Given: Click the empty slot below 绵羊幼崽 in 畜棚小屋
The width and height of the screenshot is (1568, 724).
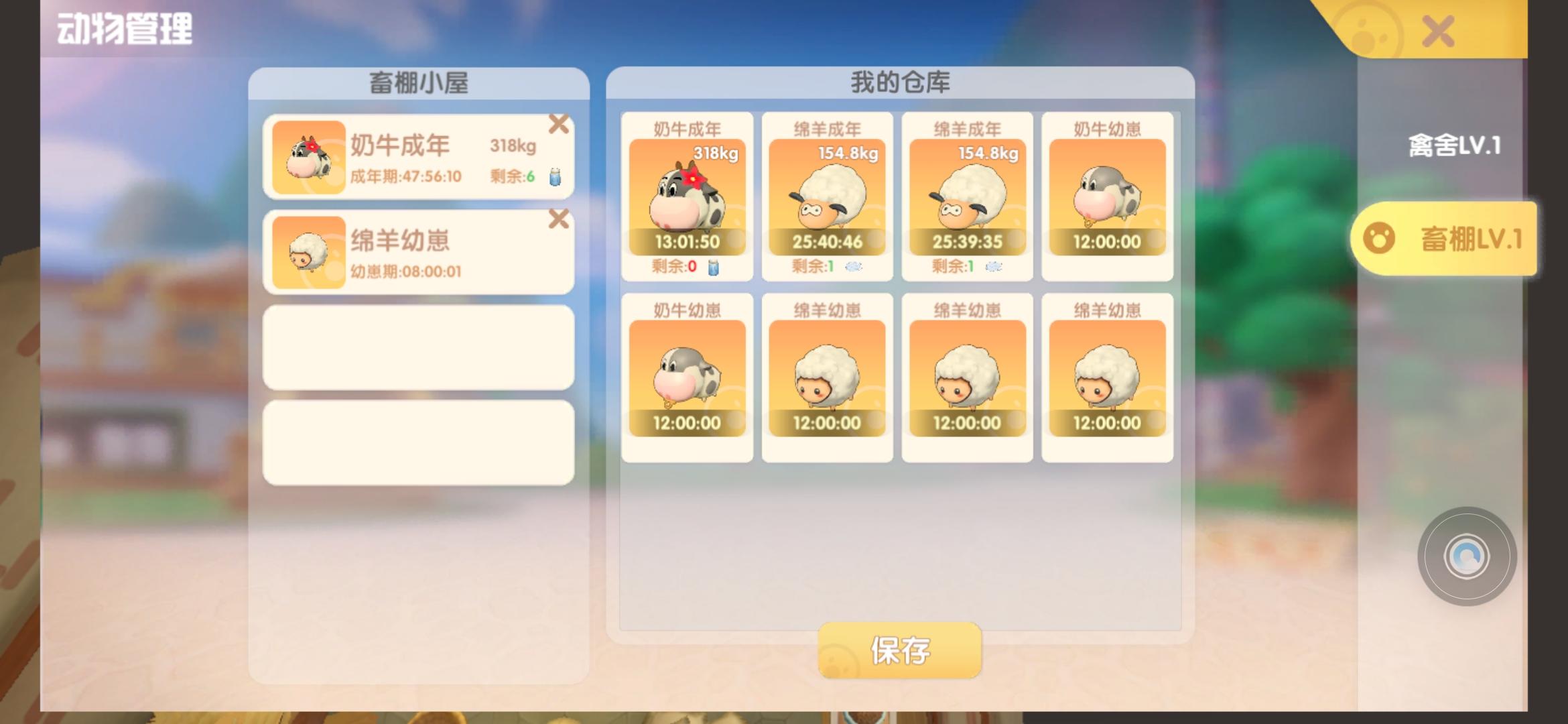Looking at the screenshot, I should (417, 348).
